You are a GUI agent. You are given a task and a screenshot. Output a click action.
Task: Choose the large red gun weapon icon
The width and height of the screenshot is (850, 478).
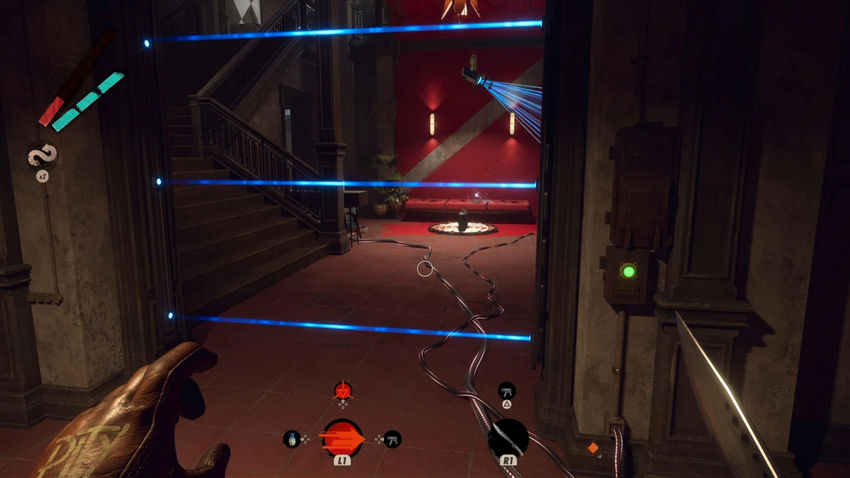tap(342, 437)
